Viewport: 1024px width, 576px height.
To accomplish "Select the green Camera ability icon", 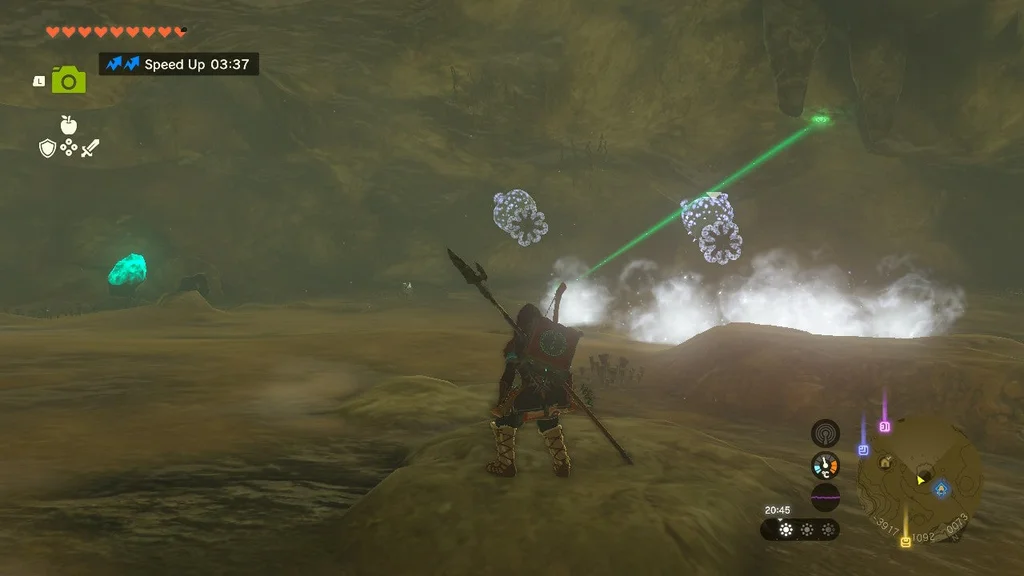I will pos(69,80).
